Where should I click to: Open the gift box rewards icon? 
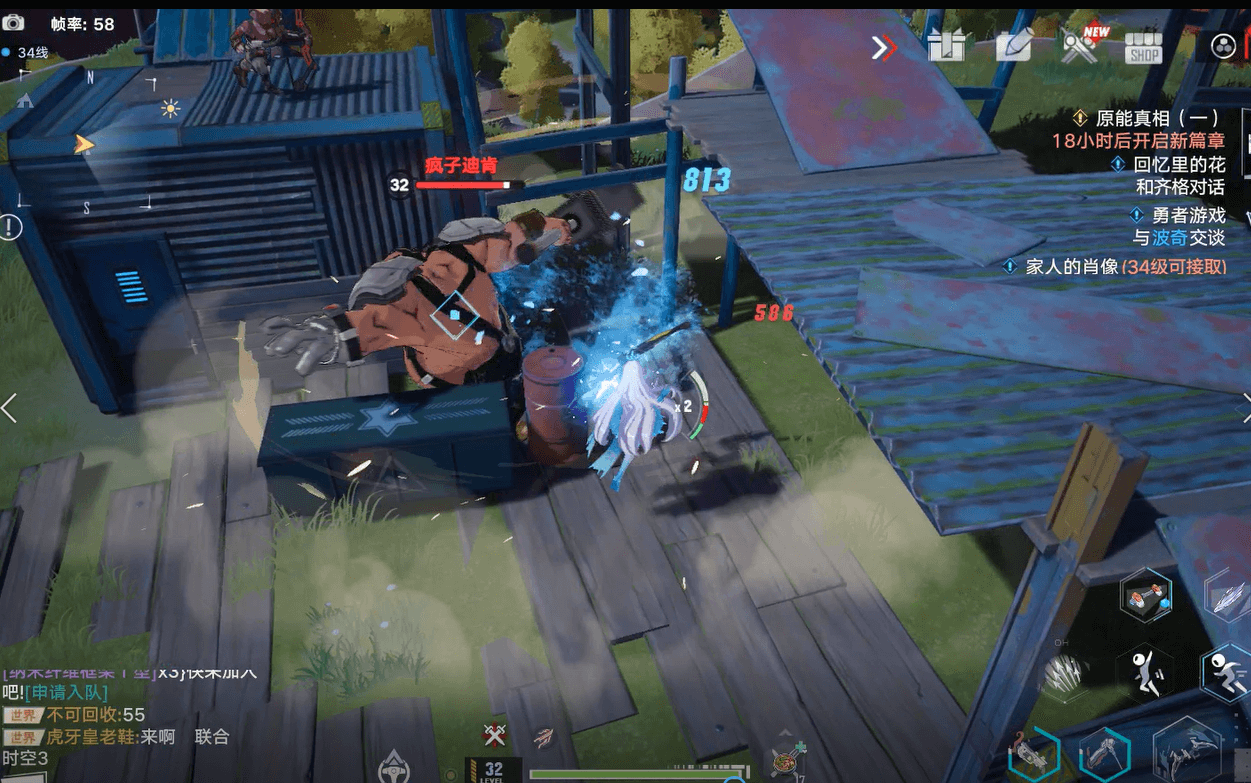coord(945,46)
